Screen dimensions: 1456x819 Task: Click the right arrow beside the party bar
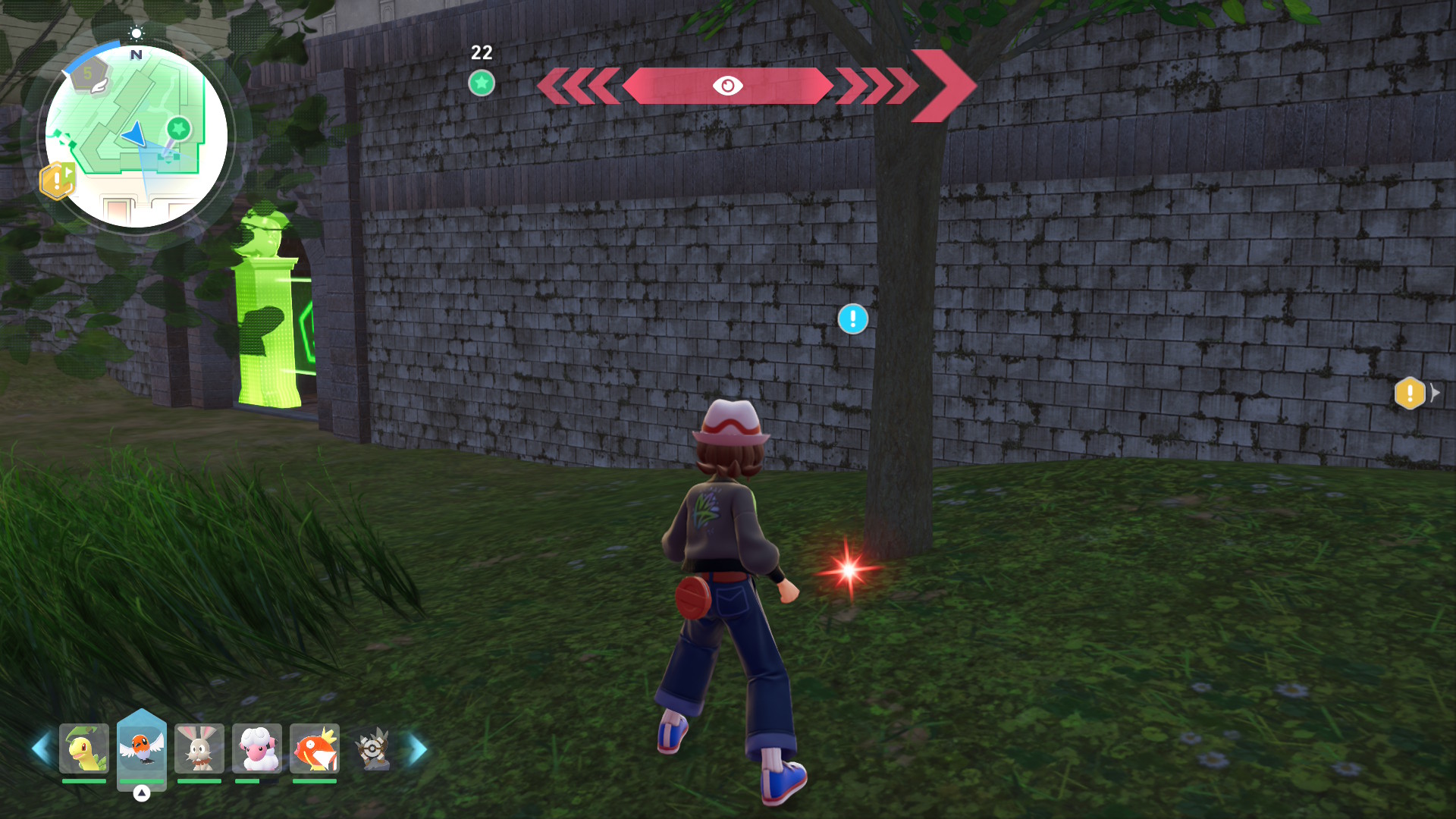click(x=418, y=749)
